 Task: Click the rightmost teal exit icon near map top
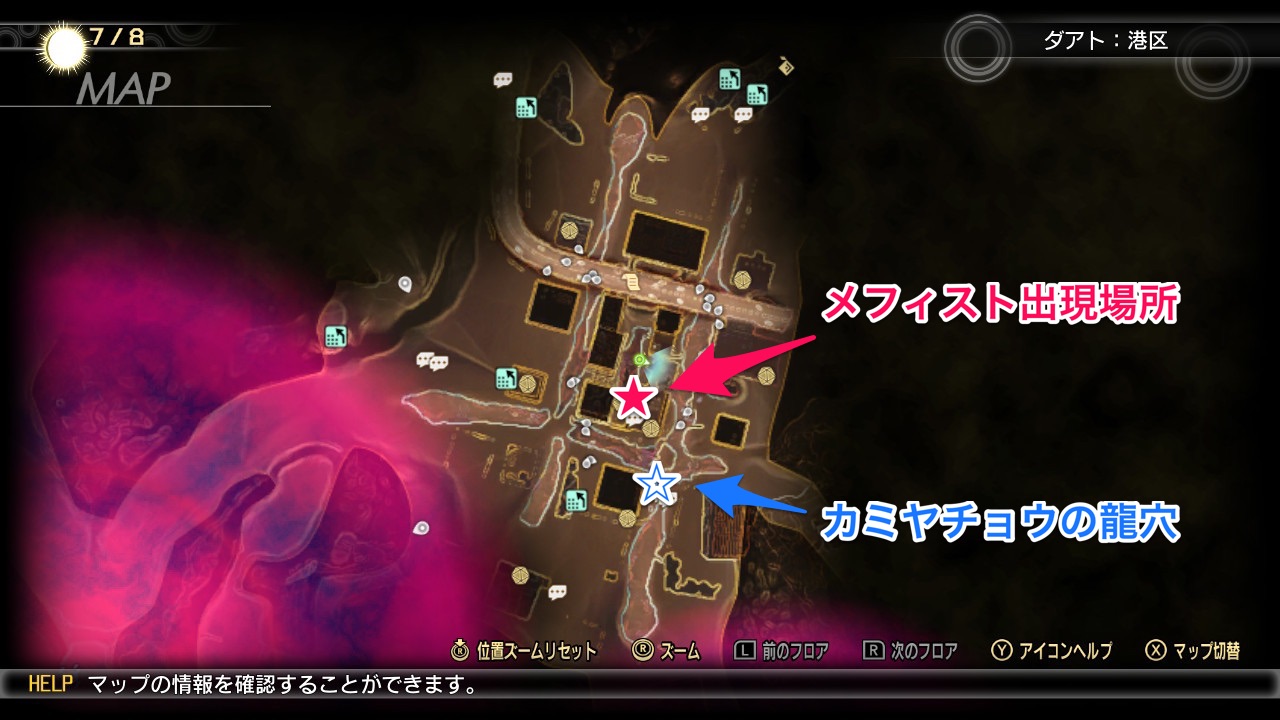coord(756,92)
